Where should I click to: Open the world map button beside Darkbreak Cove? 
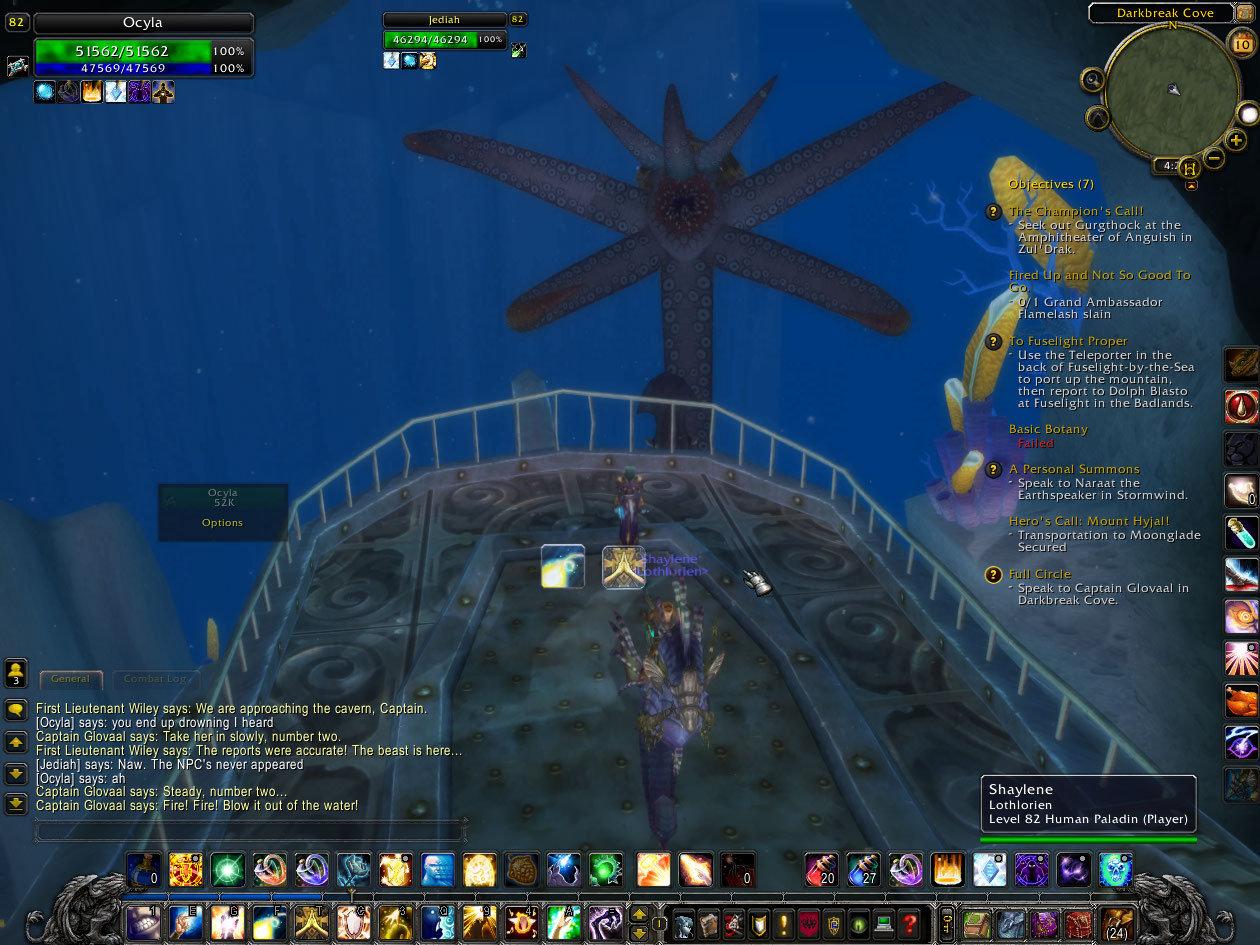click(x=1244, y=12)
